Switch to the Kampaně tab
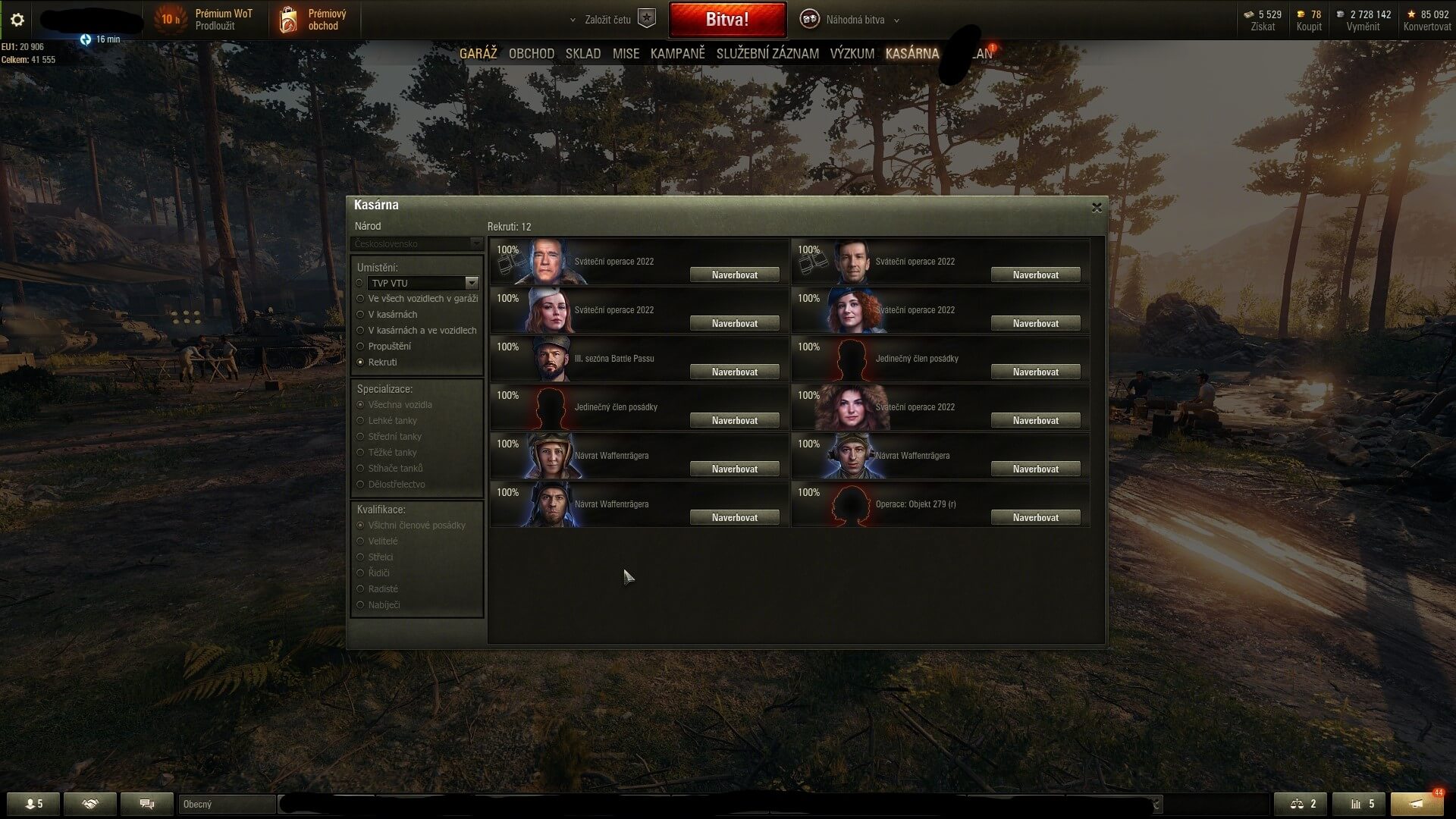 click(x=677, y=54)
